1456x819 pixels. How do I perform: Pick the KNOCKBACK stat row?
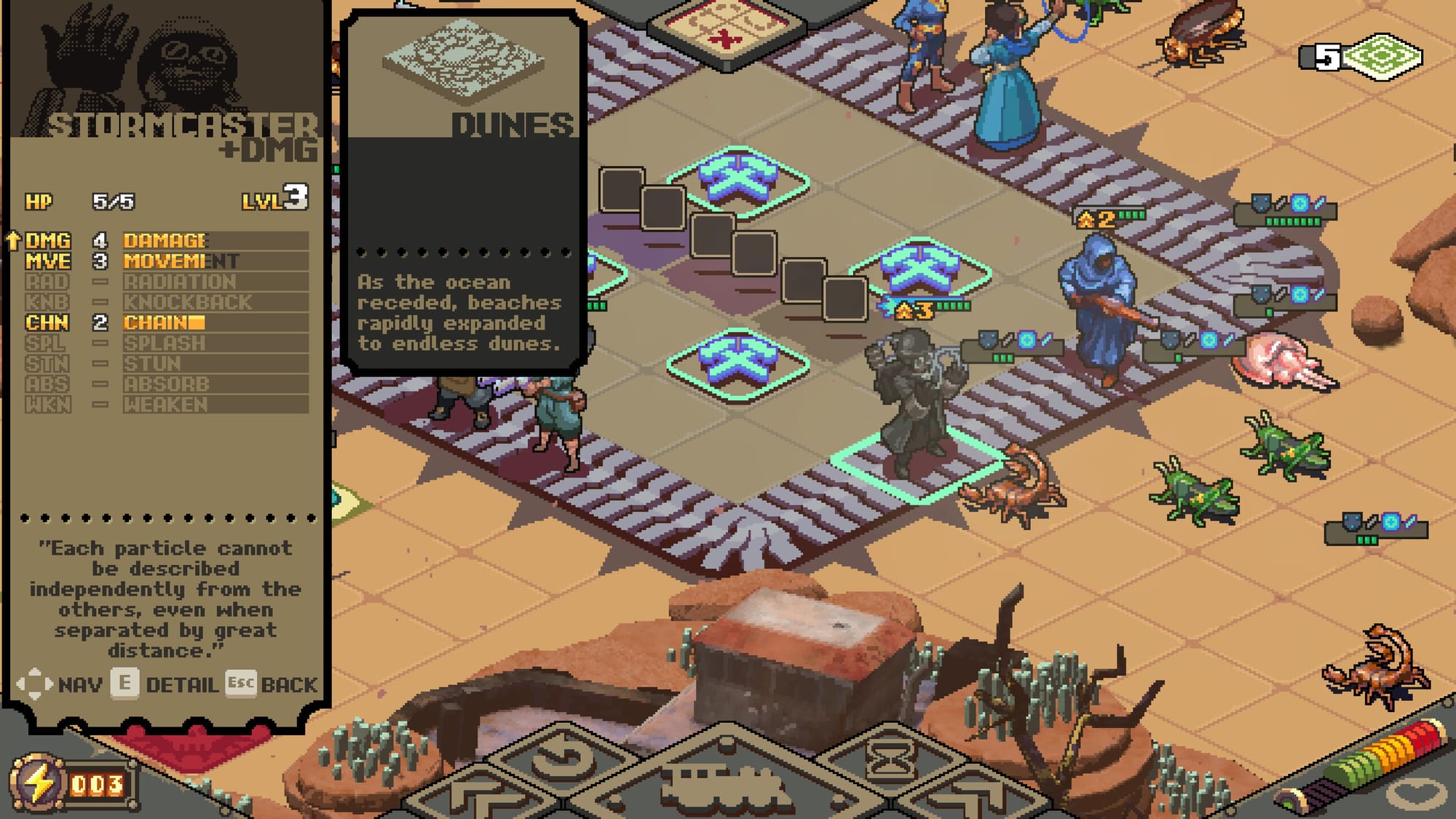pos(166,302)
